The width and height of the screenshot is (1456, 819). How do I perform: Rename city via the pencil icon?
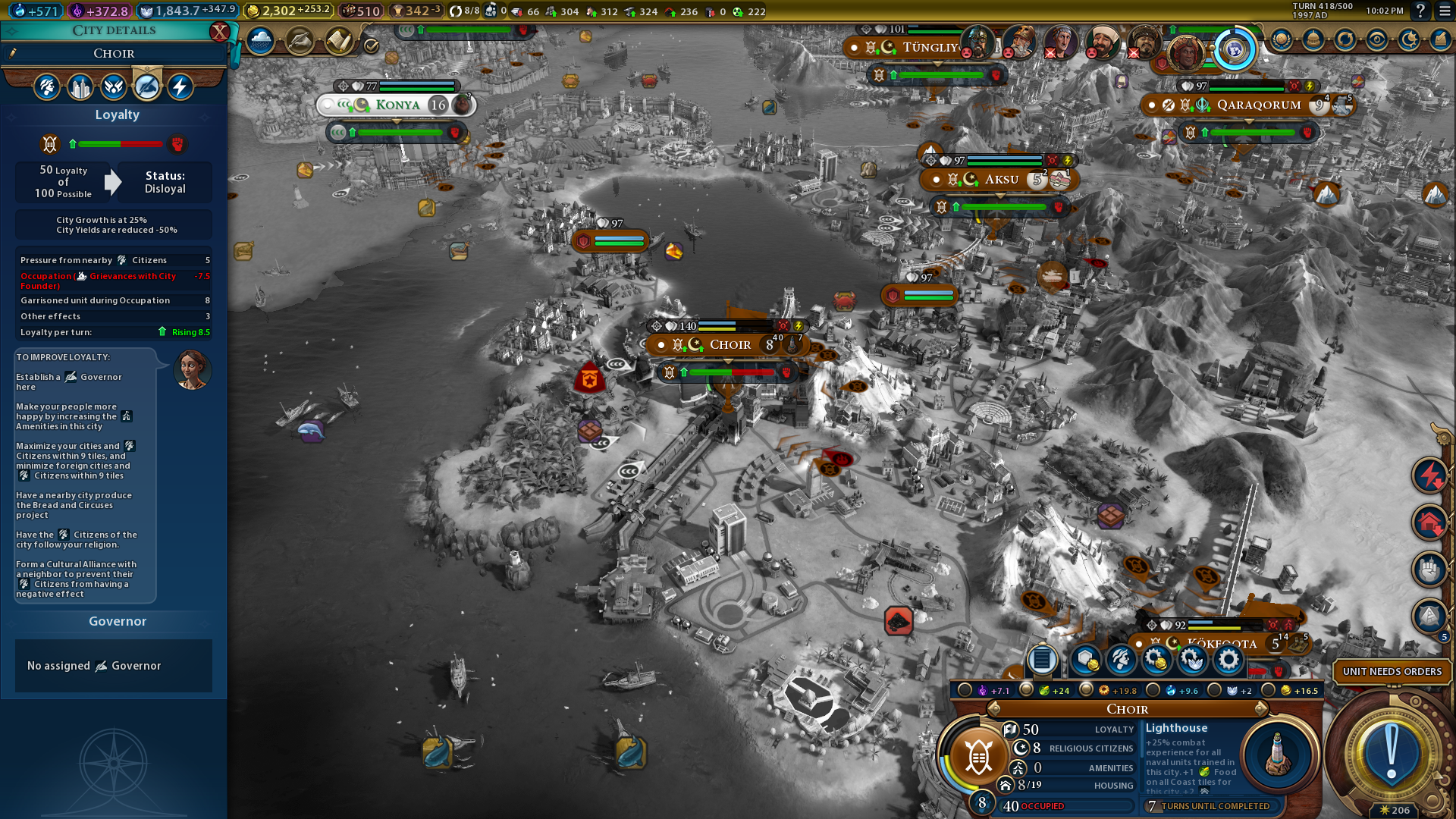pos(13,53)
